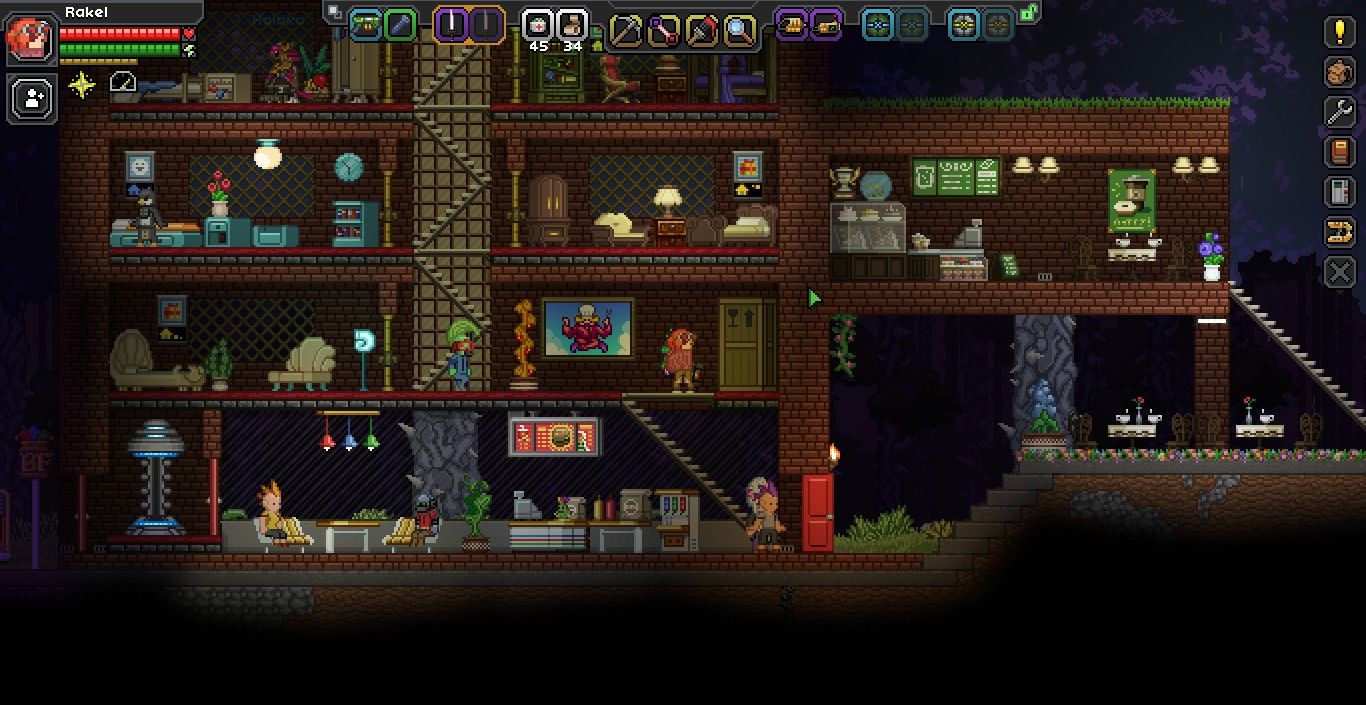Equip the pickaxe matter manipulator tool
The image size is (1366, 705).
pos(626,29)
